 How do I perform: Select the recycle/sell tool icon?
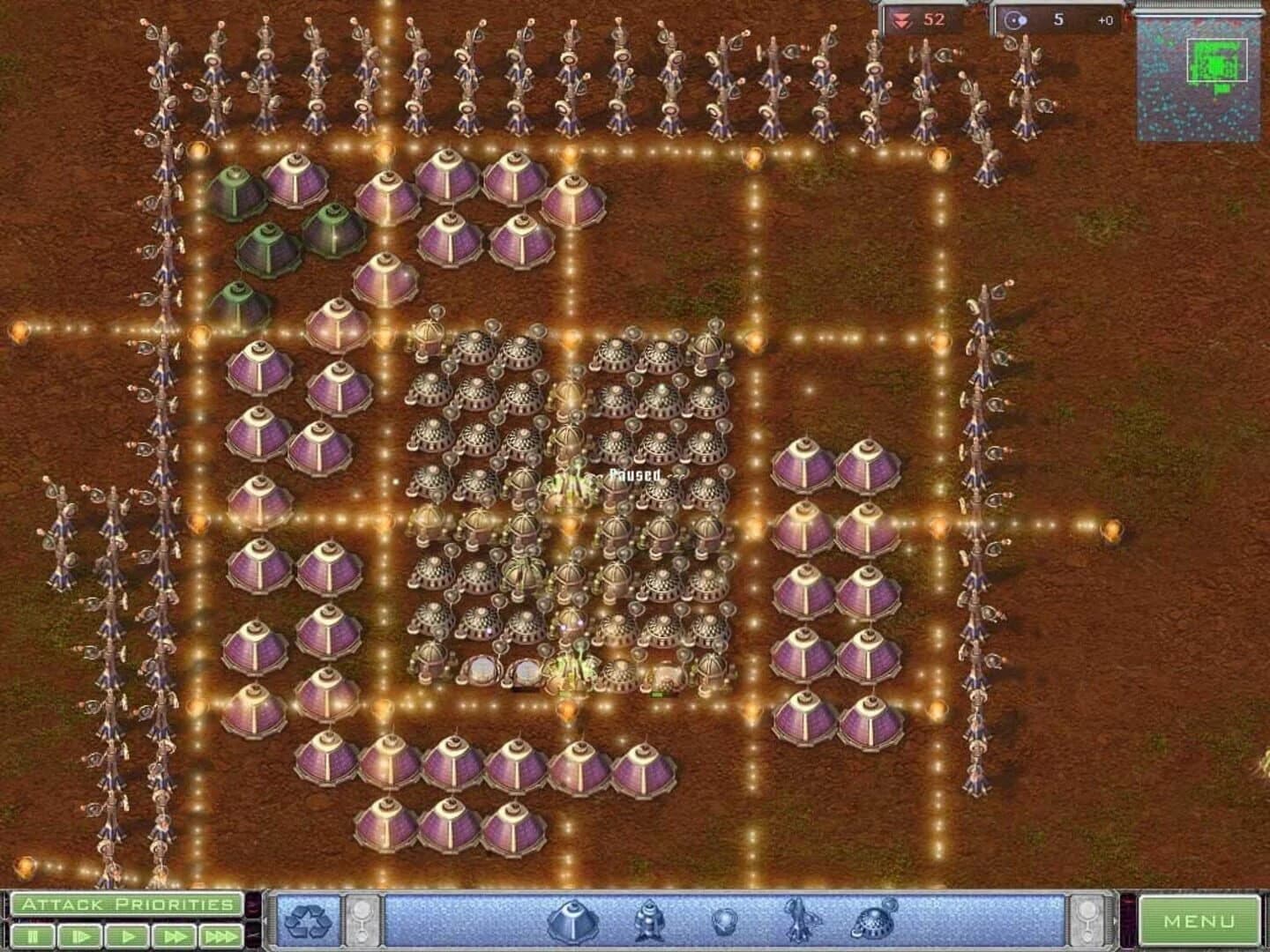(308, 922)
